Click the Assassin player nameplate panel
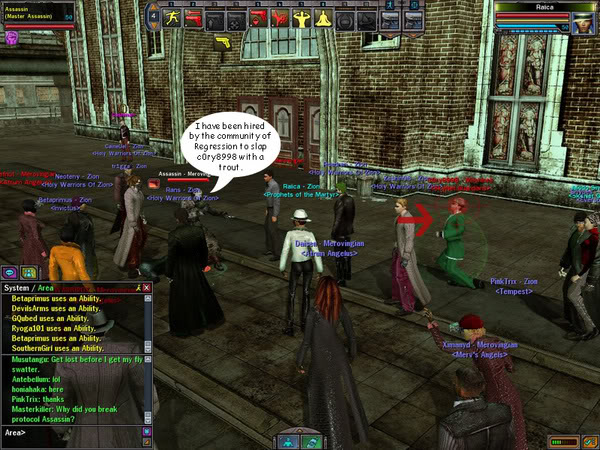 click(x=36, y=12)
